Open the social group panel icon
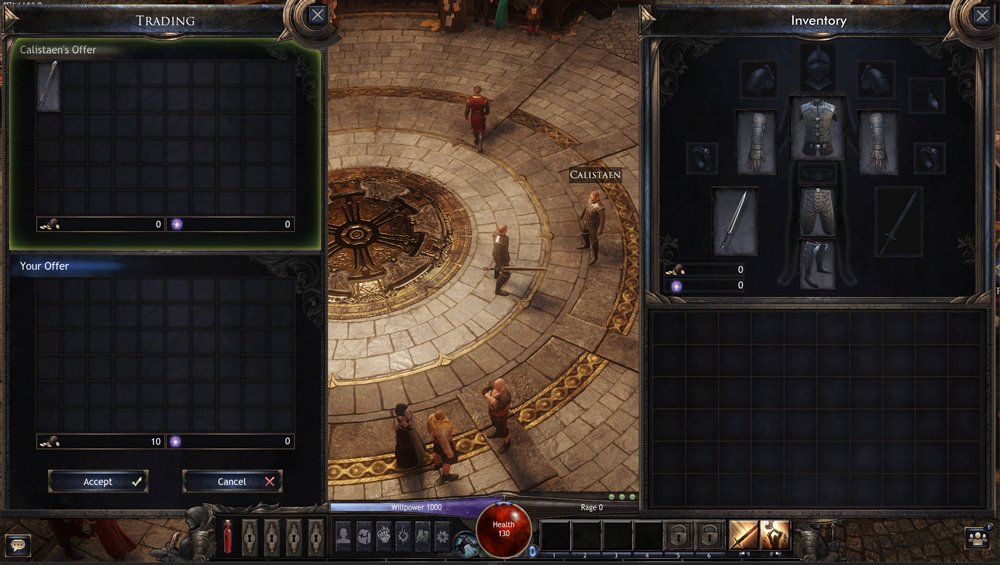1000x565 pixels. pyautogui.click(x=980, y=538)
